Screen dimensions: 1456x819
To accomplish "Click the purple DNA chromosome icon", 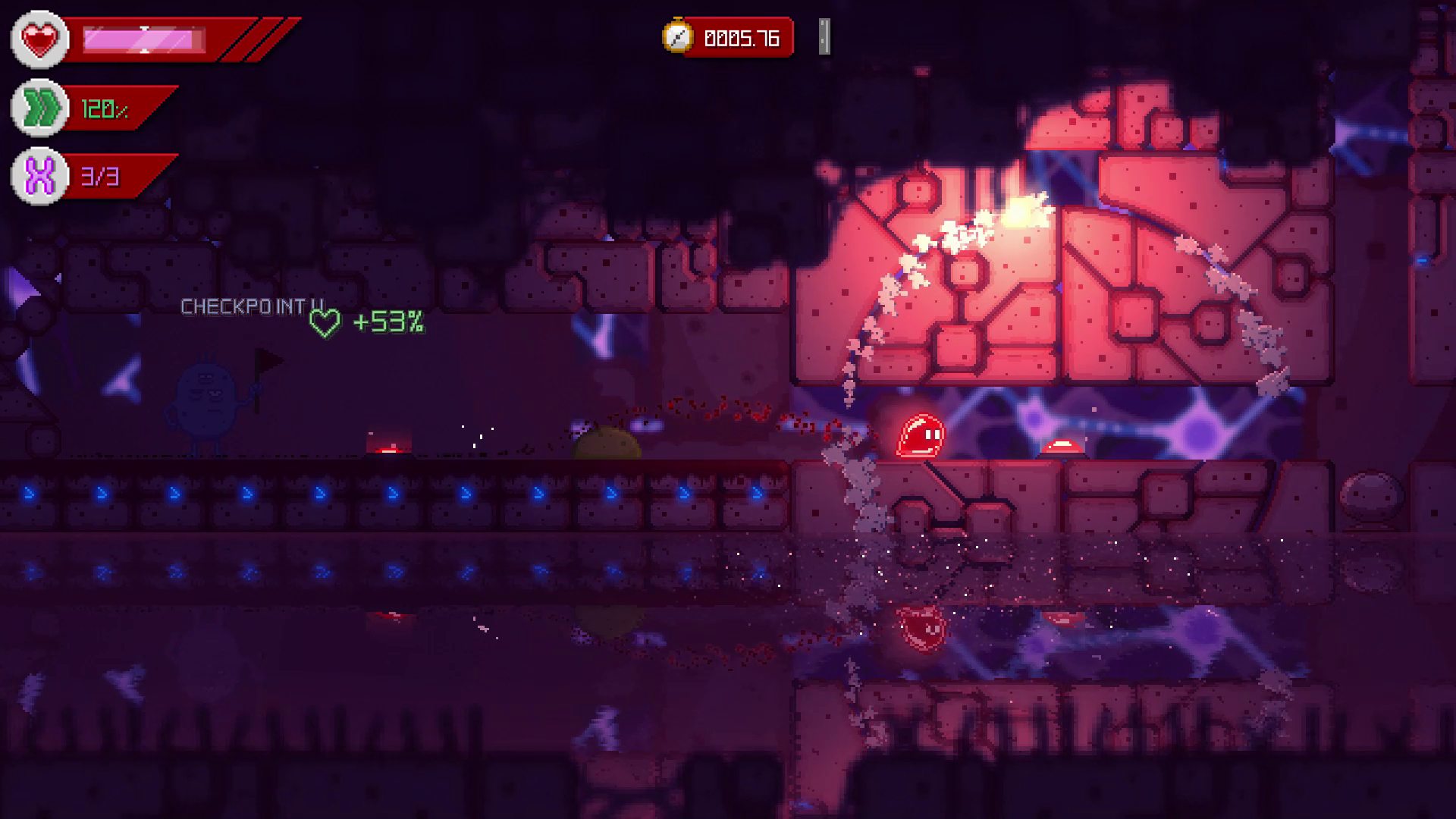I will (39, 177).
